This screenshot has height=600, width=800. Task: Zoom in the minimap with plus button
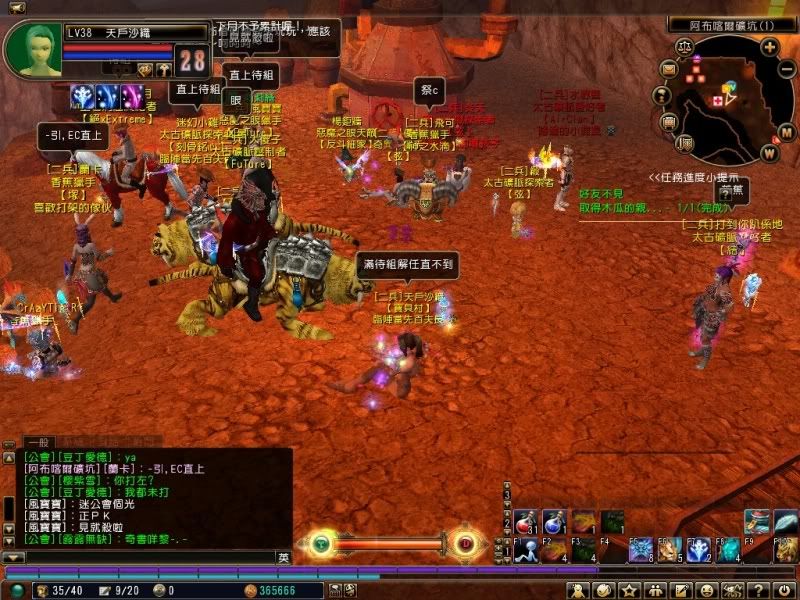768,46
